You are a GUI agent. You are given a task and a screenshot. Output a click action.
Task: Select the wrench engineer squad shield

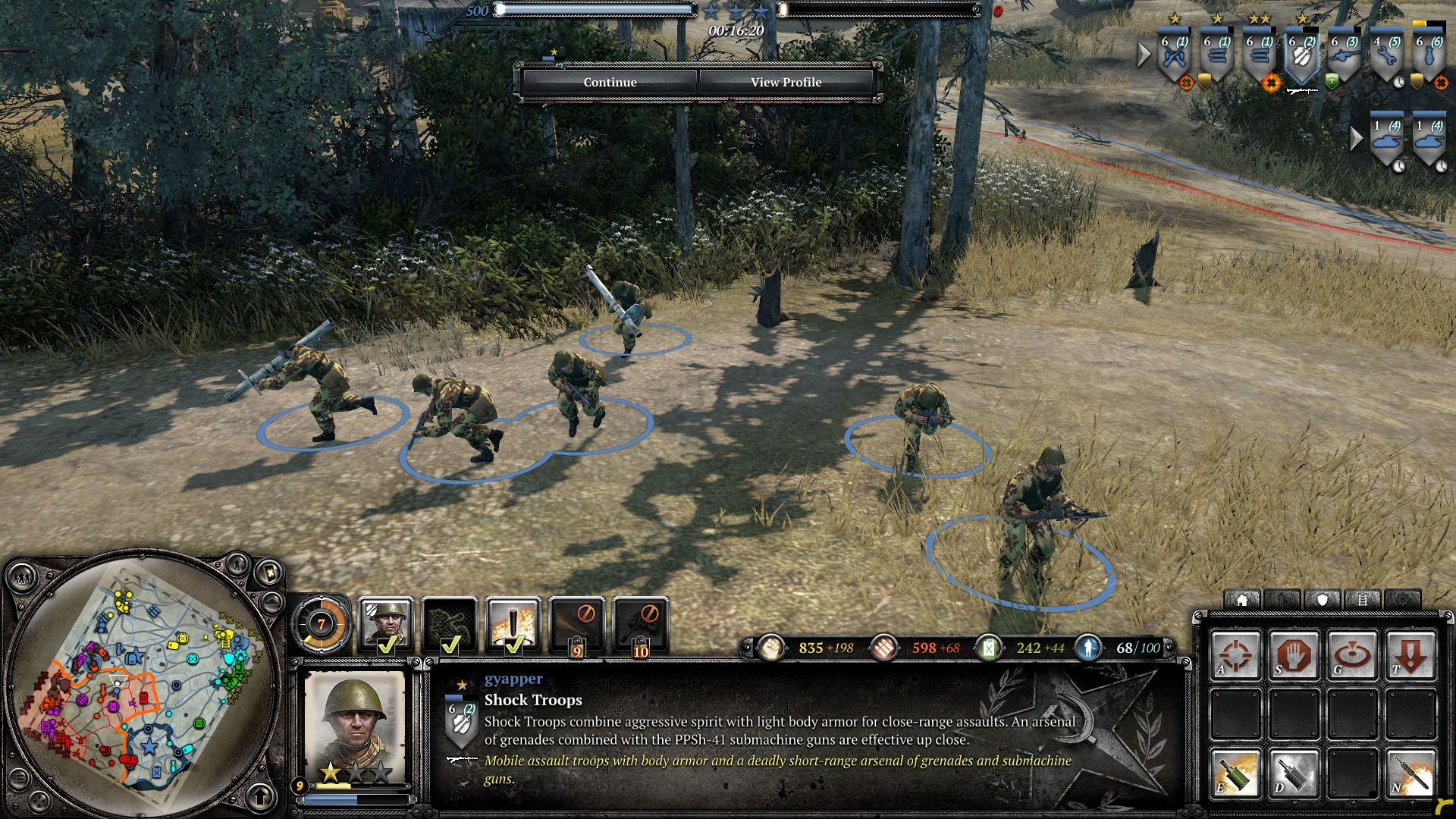click(x=1386, y=57)
